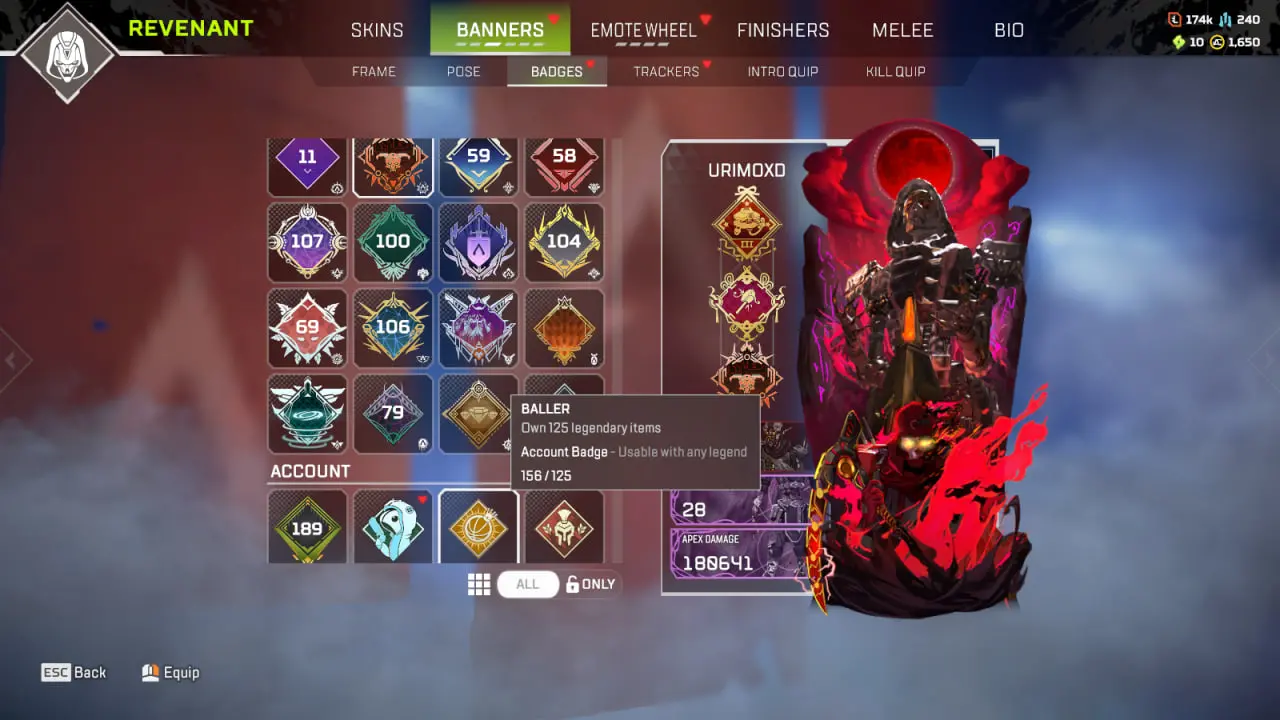Select the teal badge numbered 100
This screenshot has width=1280, height=720.
[x=393, y=241]
